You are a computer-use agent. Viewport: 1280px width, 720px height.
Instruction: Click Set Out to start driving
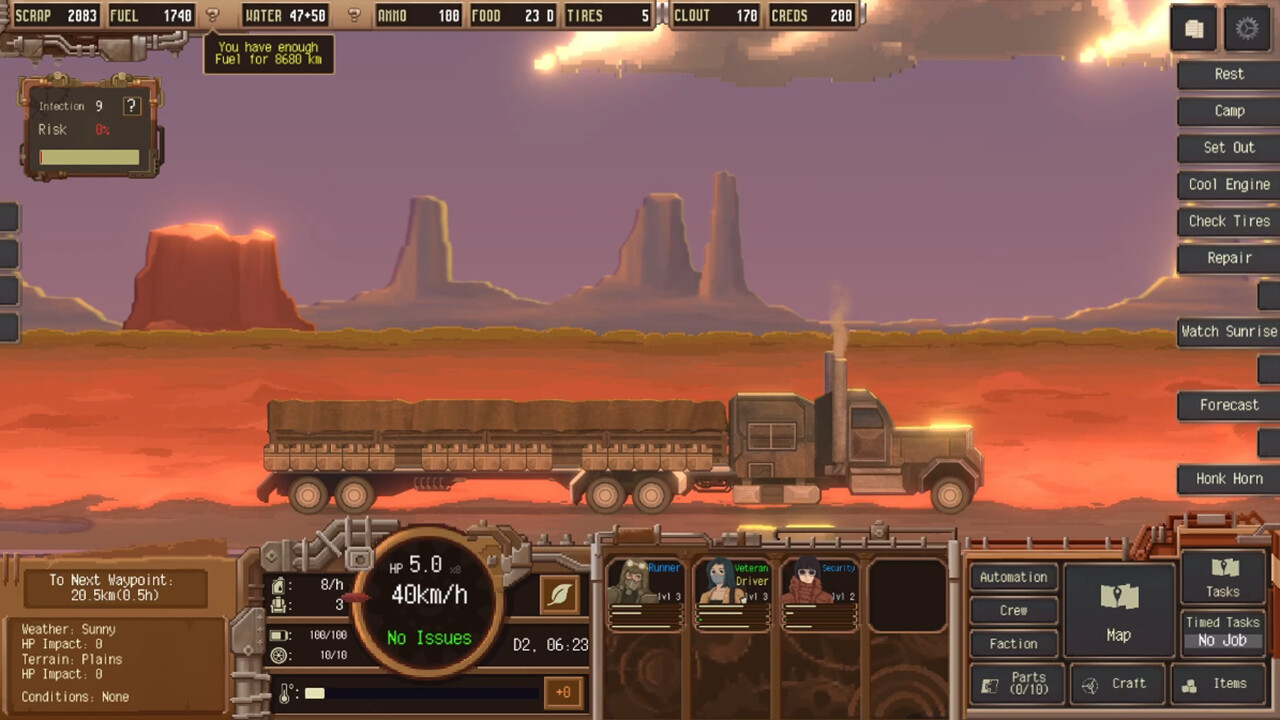[x=1227, y=147]
